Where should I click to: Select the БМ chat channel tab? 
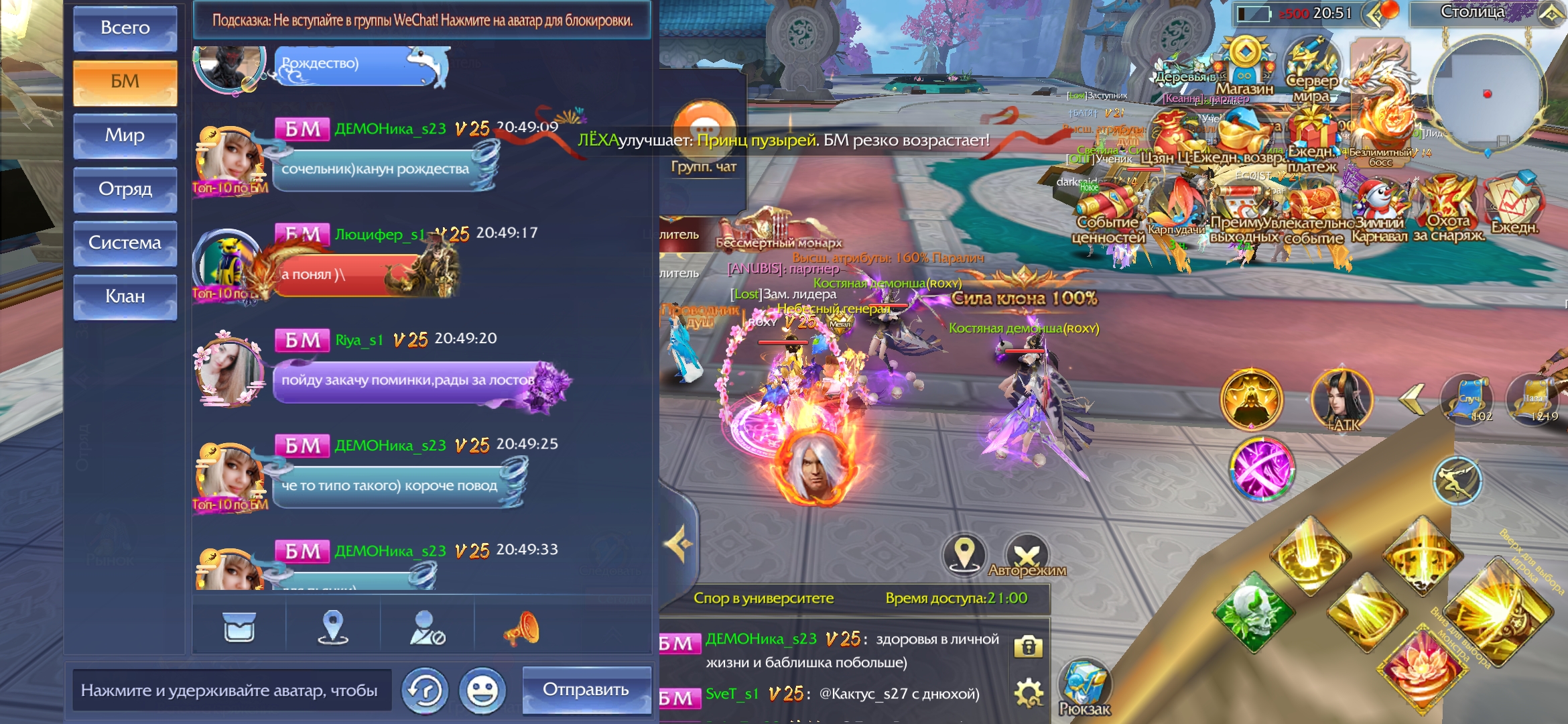(x=125, y=82)
